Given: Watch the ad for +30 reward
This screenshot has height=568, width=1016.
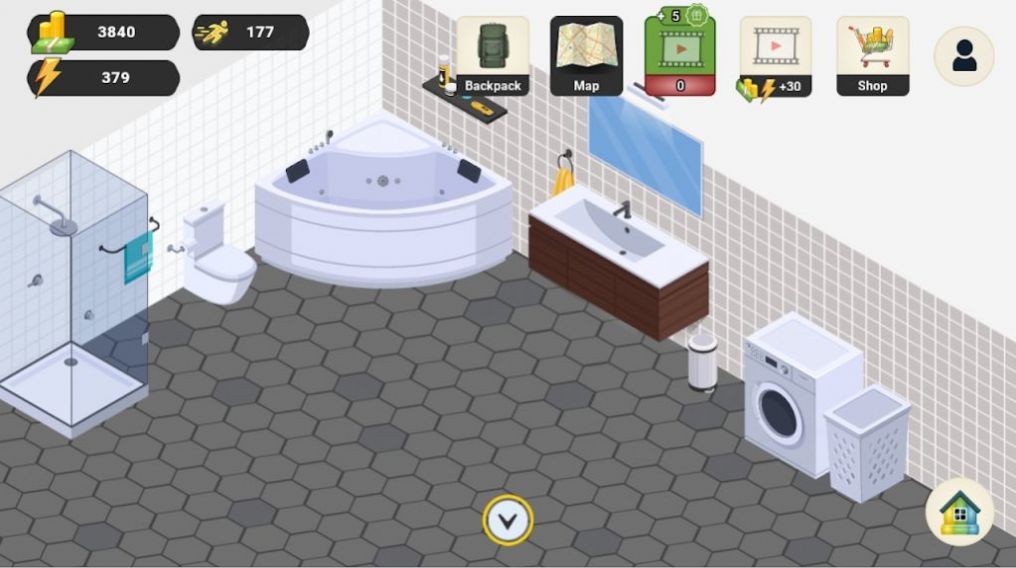Looking at the screenshot, I should (776, 56).
